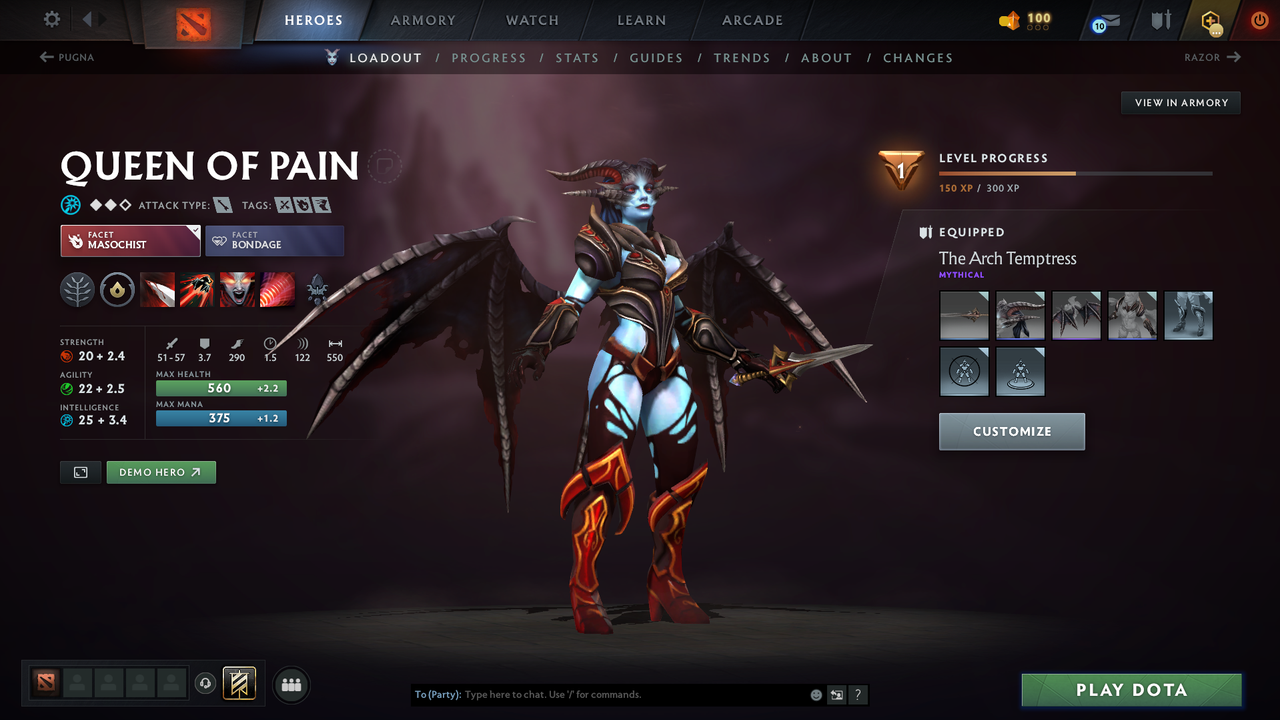Switch to the STATS tab
1280x720 pixels.
tap(577, 57)
